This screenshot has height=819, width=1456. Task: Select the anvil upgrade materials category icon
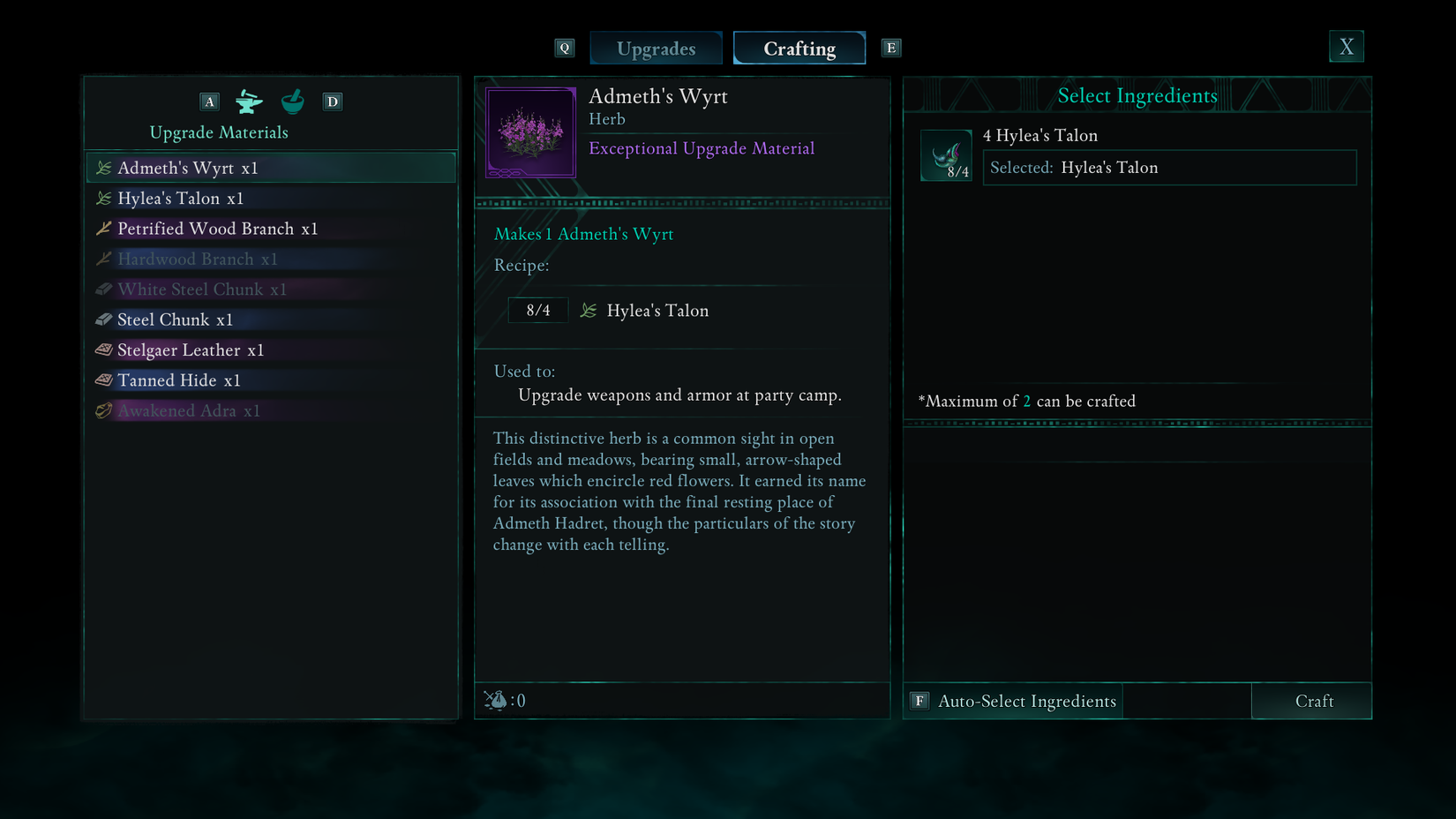tap(250, 101)
